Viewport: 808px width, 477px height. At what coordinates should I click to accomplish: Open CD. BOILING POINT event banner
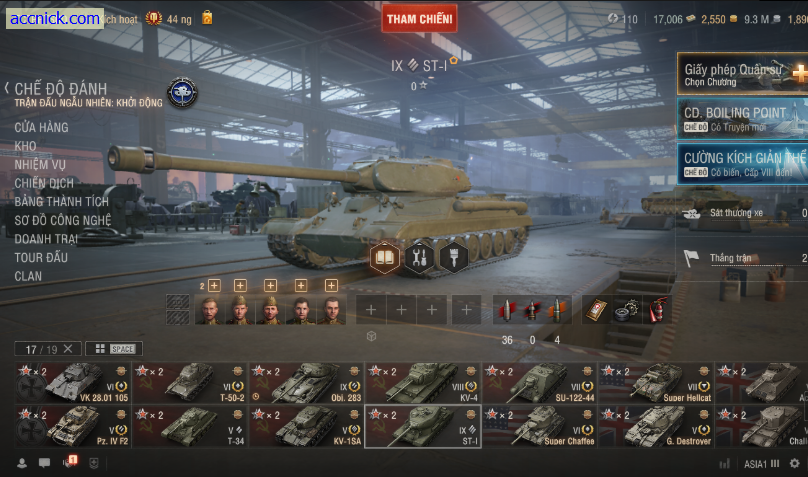[x=742, y=118]
